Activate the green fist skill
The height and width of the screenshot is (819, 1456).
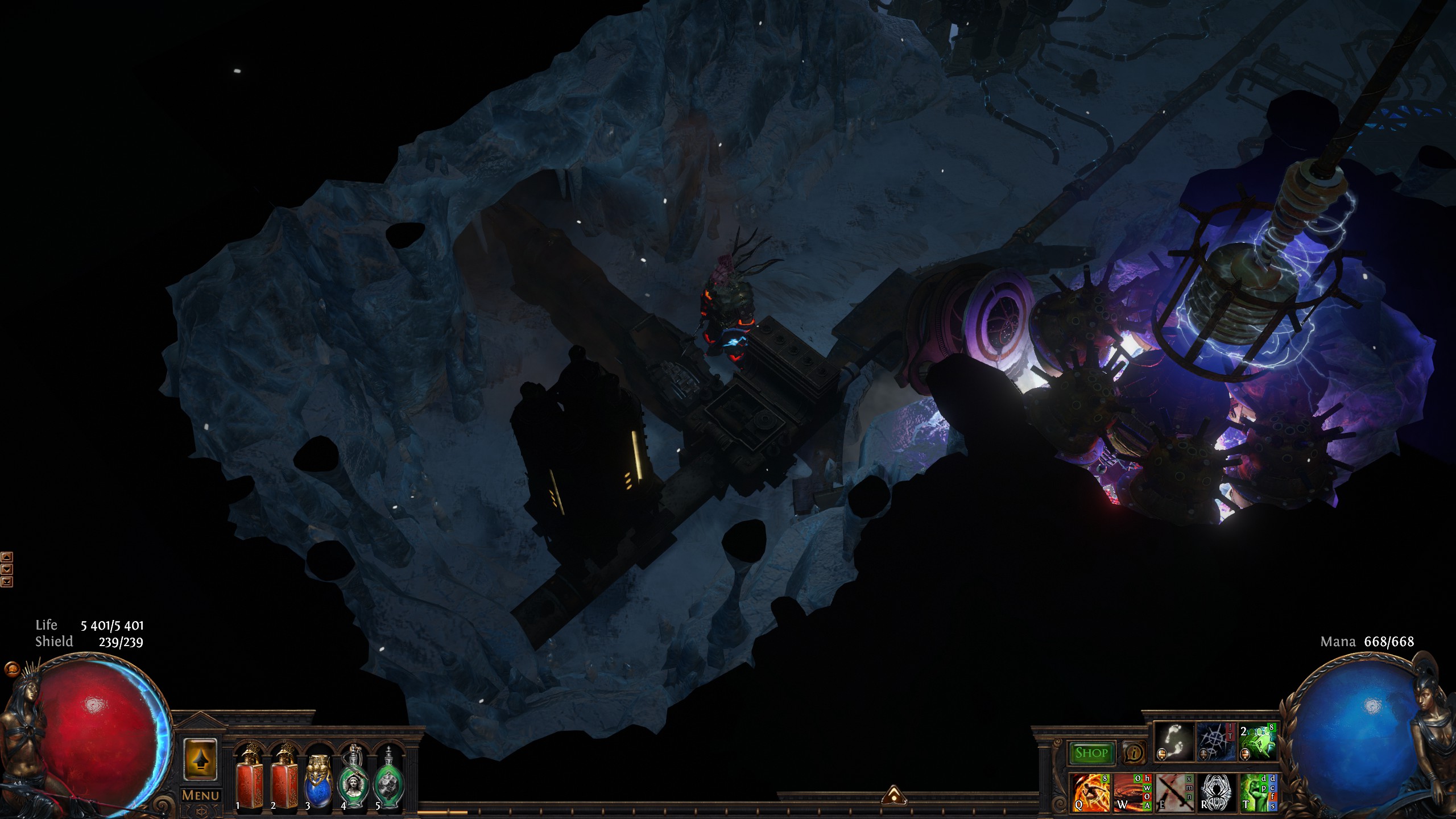(1258, 792)
